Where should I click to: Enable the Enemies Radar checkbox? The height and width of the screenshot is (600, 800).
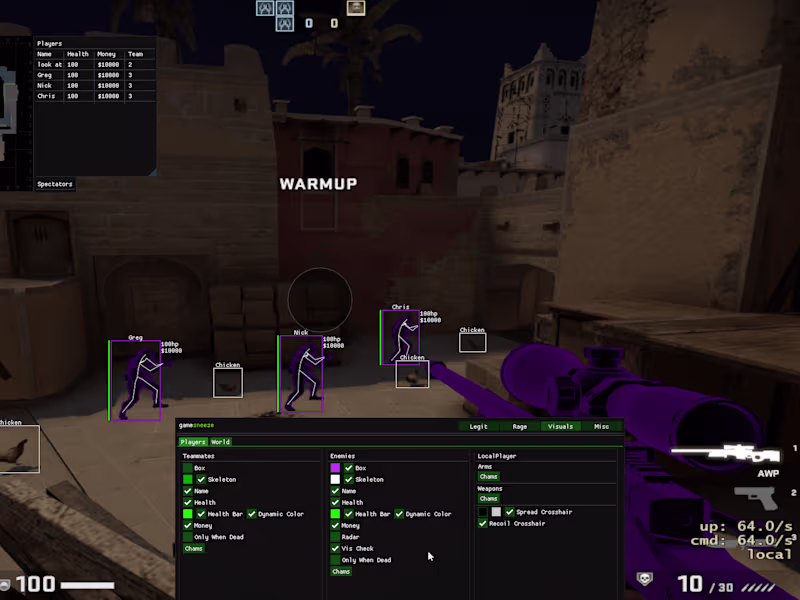click(x=336, y=537)
